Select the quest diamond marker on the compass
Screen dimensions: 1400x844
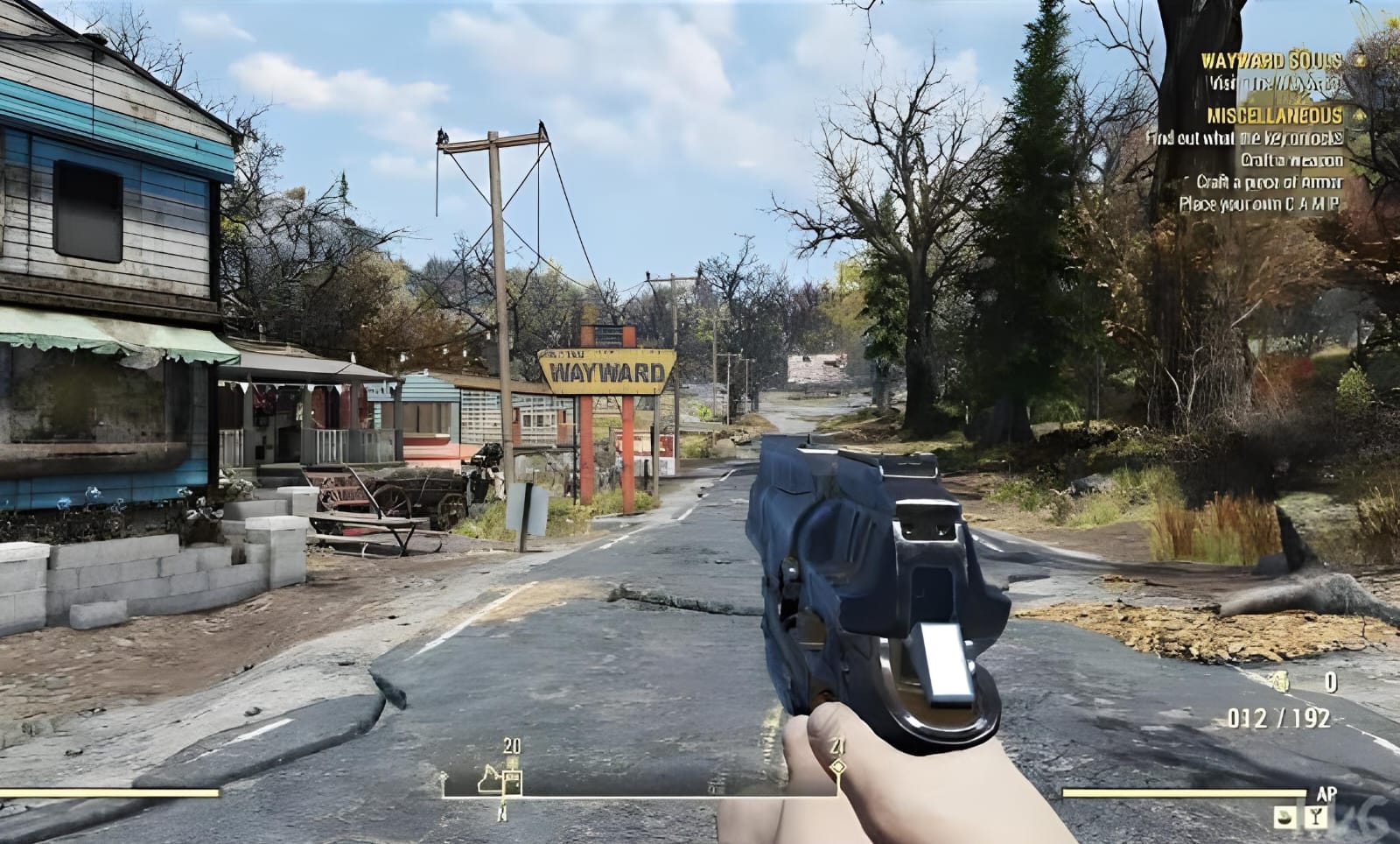(x=838, y=767)
